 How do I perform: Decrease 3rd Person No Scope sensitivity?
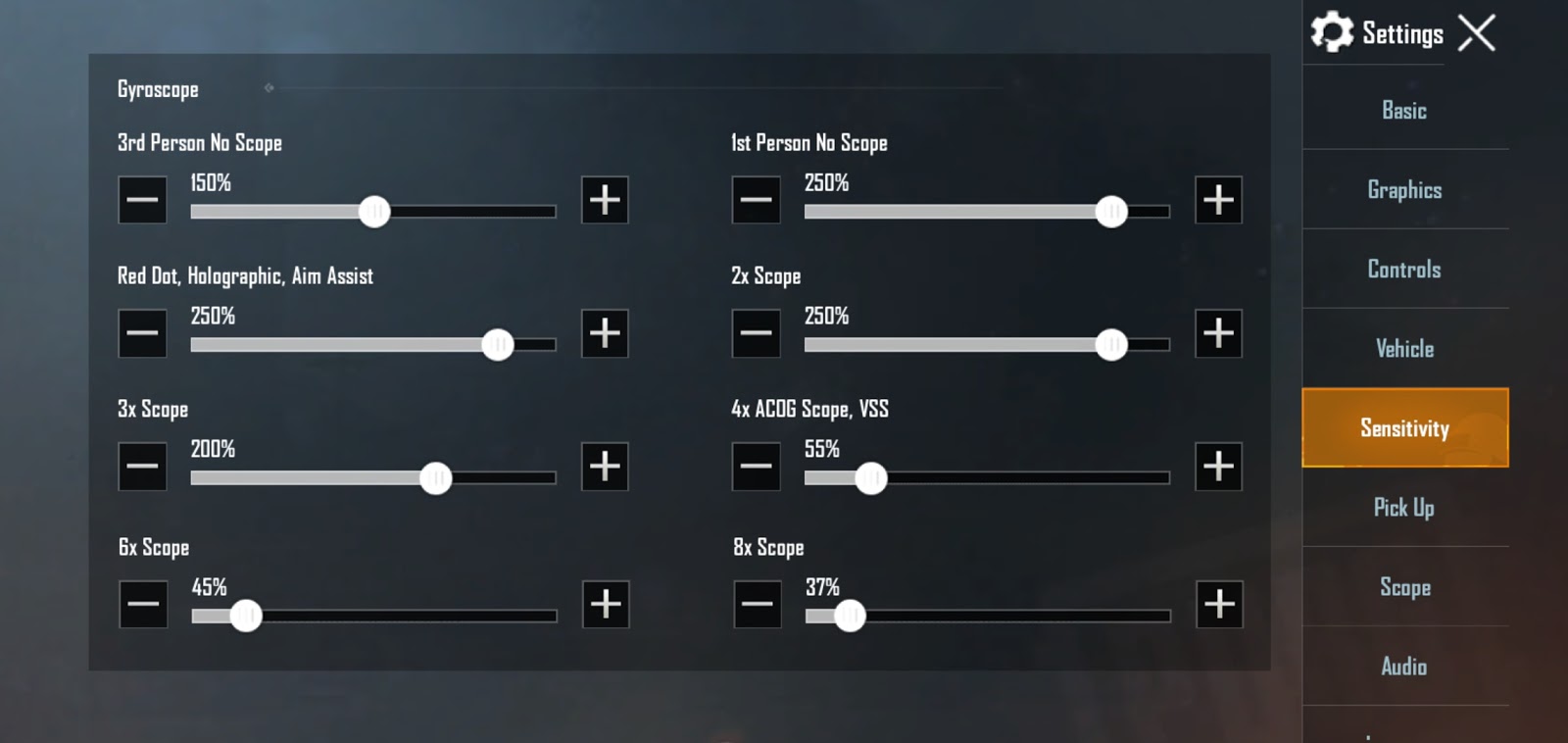(142, 199)
